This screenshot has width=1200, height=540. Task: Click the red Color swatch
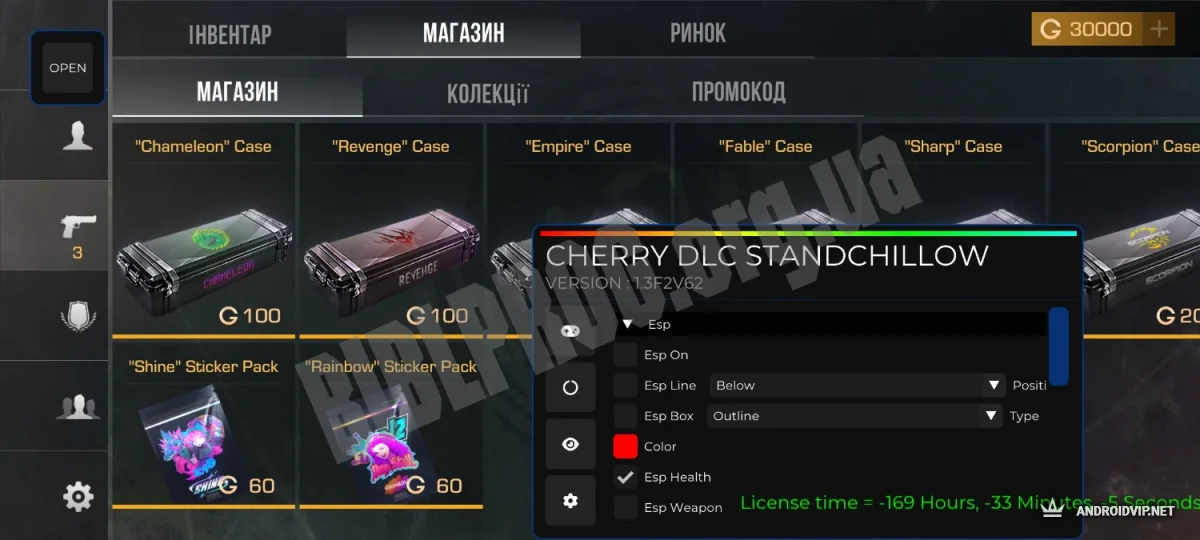(625, 446)
